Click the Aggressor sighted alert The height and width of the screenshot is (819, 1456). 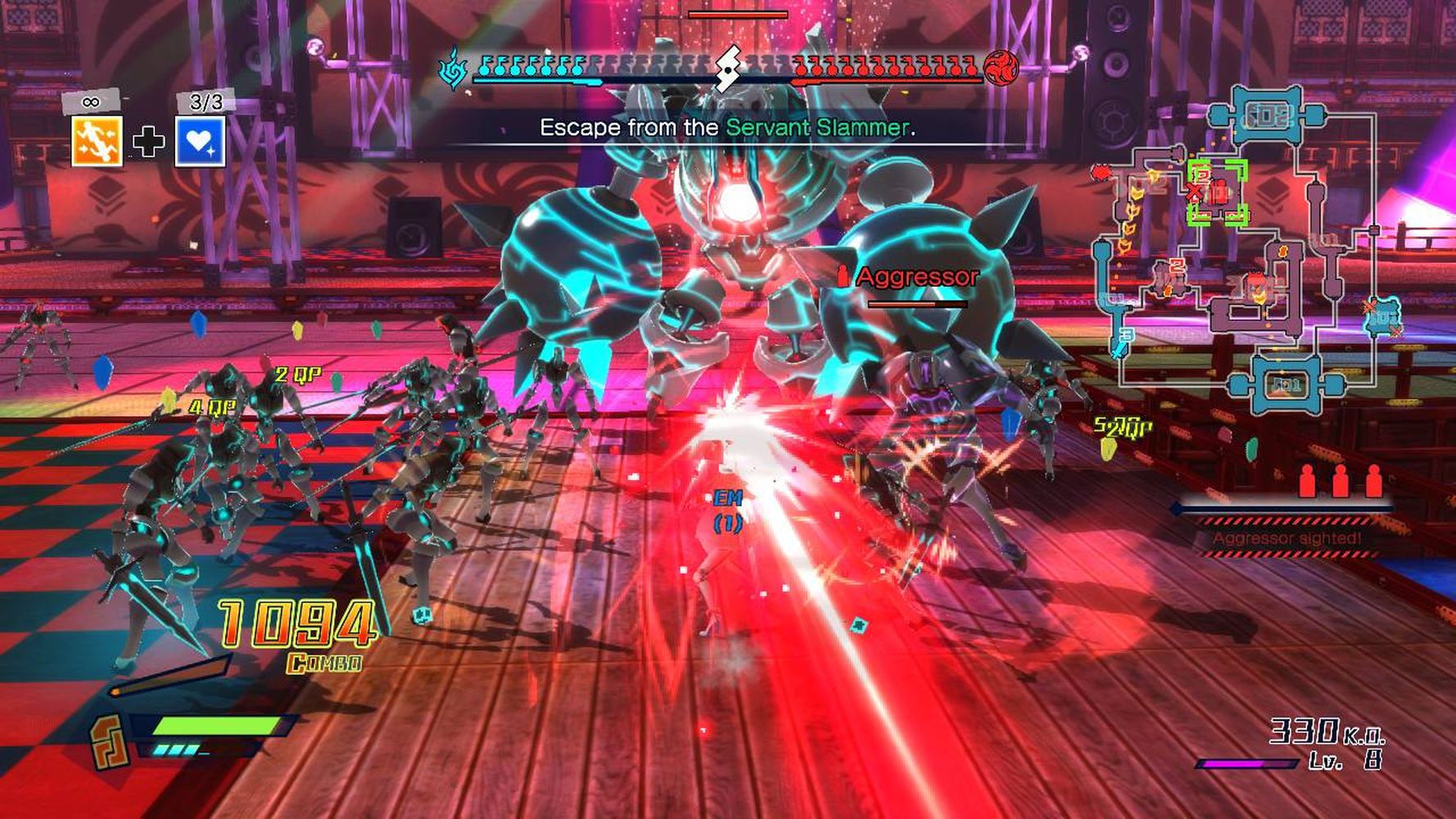point(1286,538)
